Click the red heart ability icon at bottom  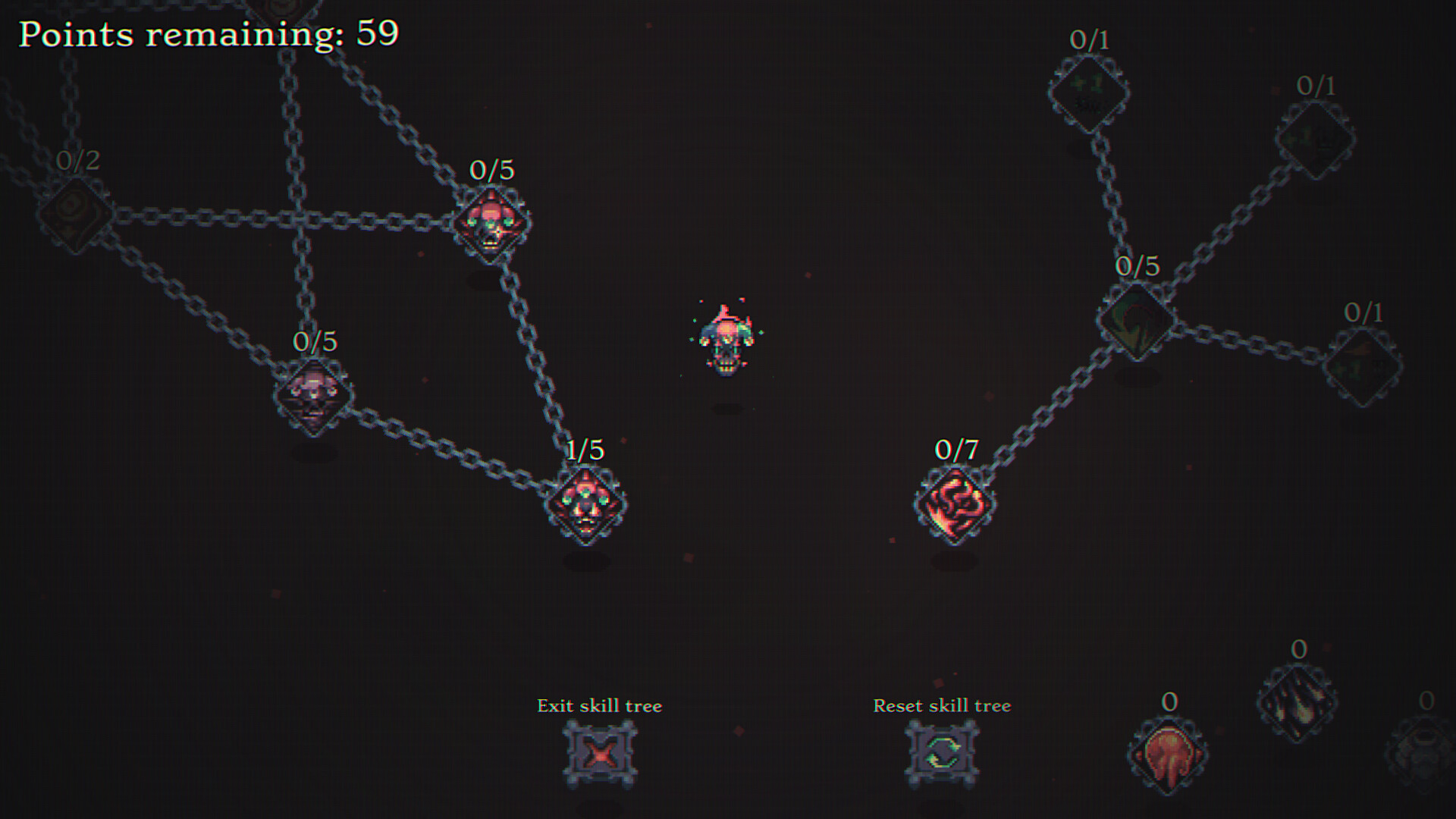(1168, 755)
